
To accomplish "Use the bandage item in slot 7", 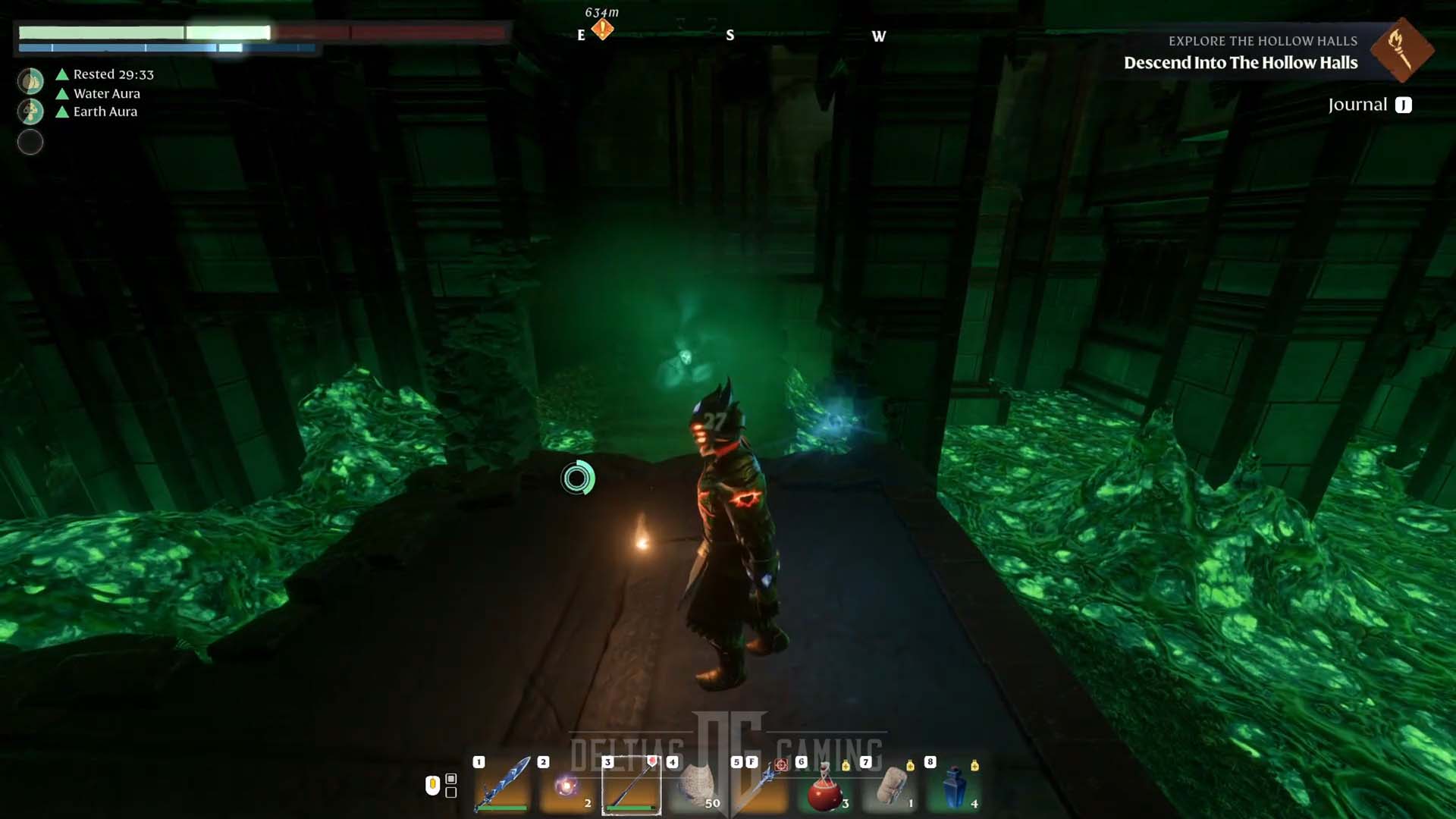I will (x=890, y=786).
